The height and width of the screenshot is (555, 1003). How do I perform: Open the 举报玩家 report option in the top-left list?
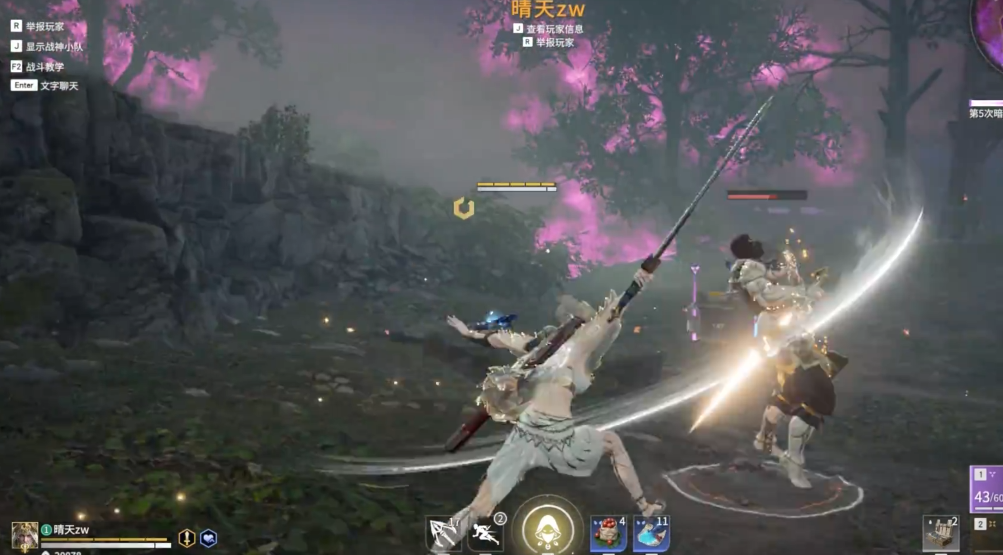(45, 26)
